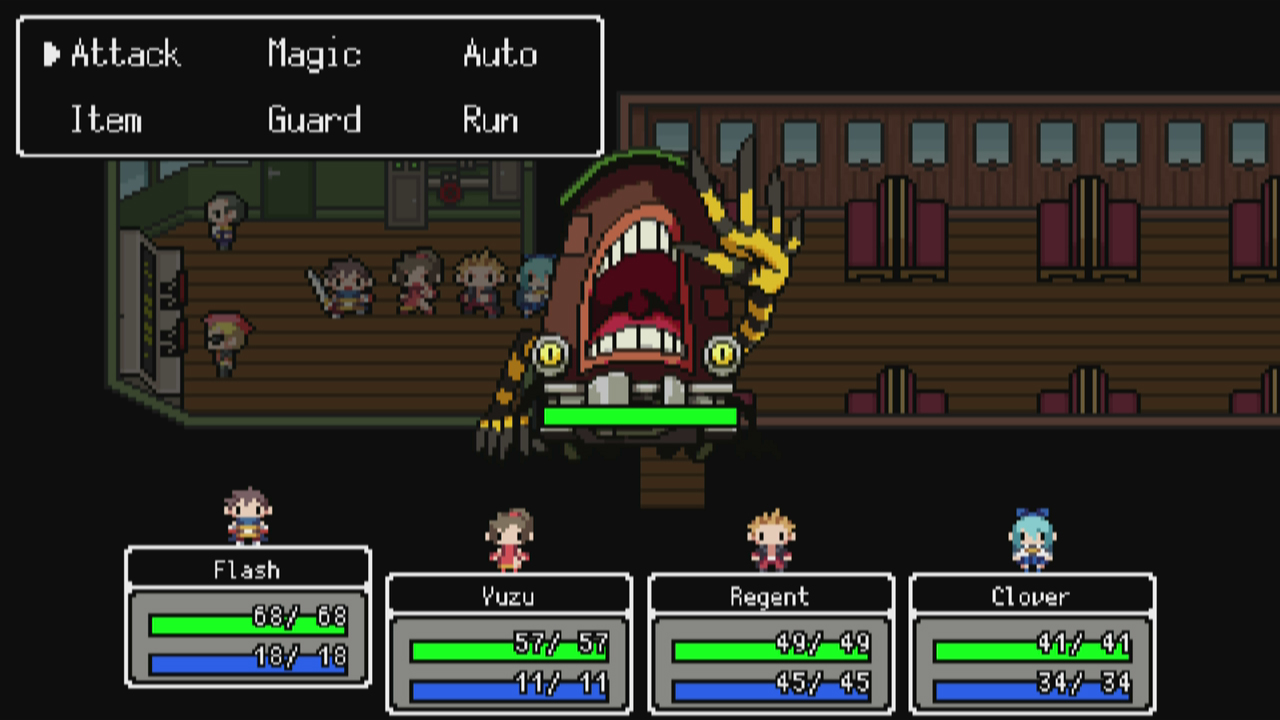Select Clover's character sprite
Image resolution: width=1280 pixels, height=720 pixels.
point(1030,535)
